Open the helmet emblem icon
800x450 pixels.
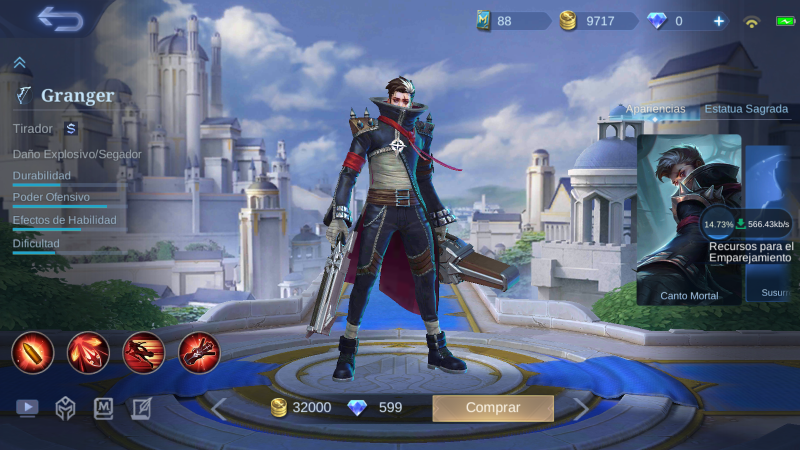65,408
